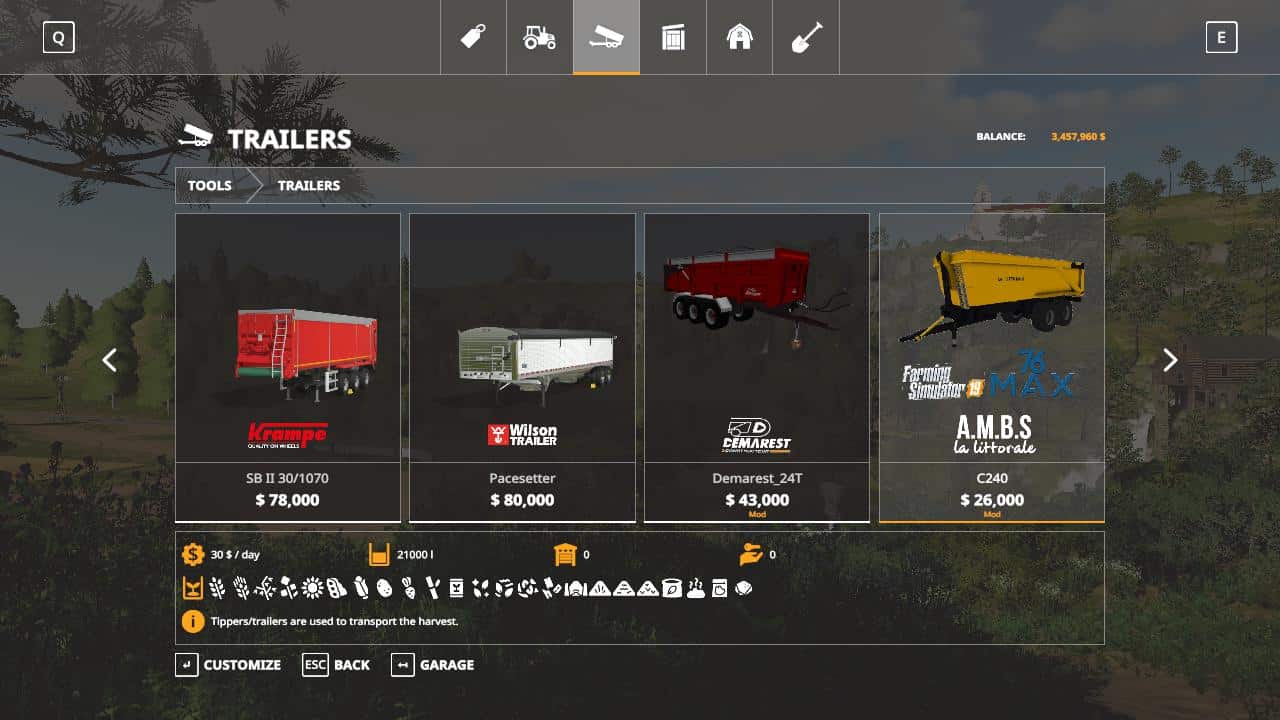Open the price tag category tab

click(473, 38)
